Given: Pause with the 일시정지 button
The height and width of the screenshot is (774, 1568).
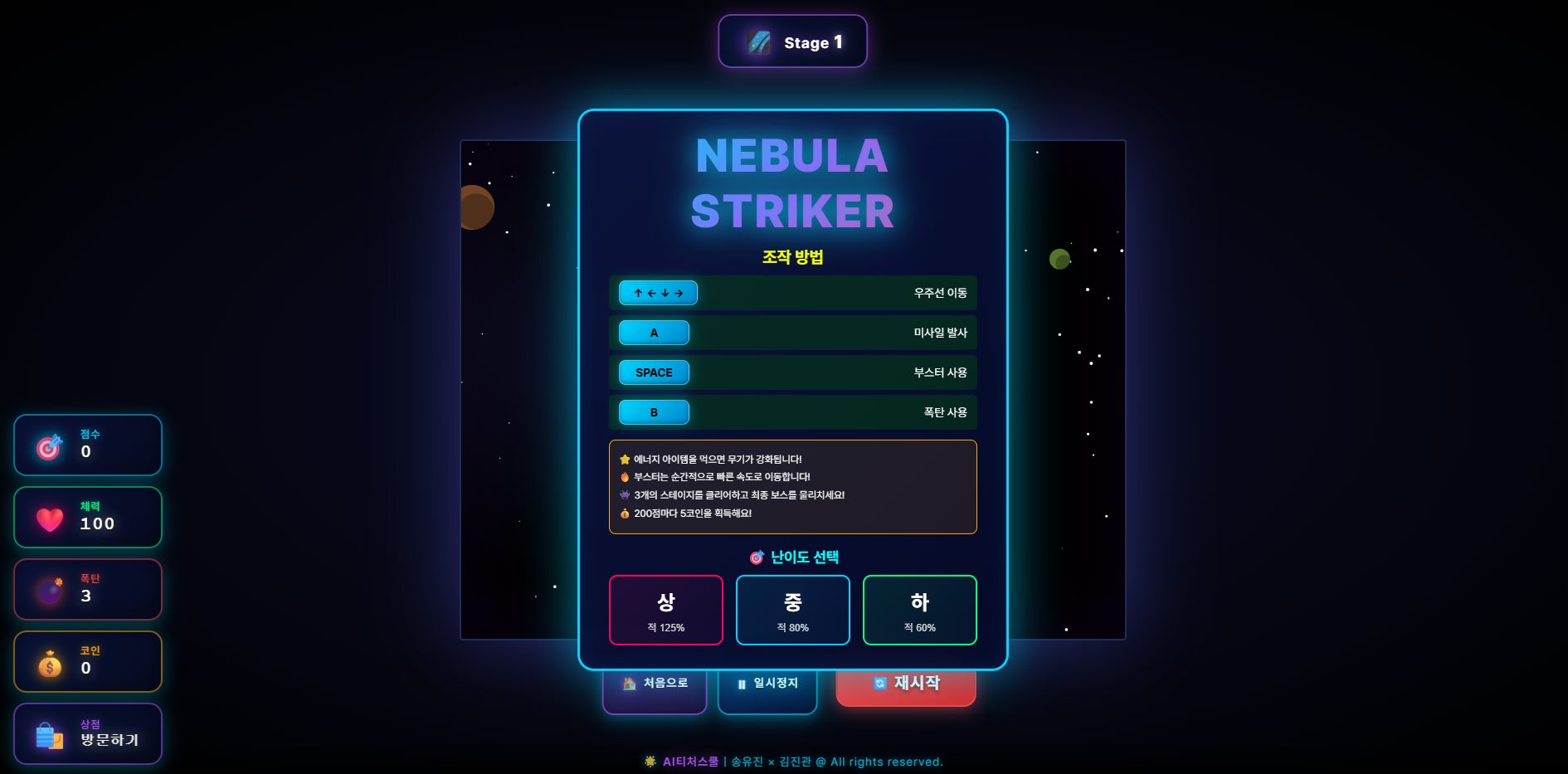Looking at the screenshot, I should [767, 689].
